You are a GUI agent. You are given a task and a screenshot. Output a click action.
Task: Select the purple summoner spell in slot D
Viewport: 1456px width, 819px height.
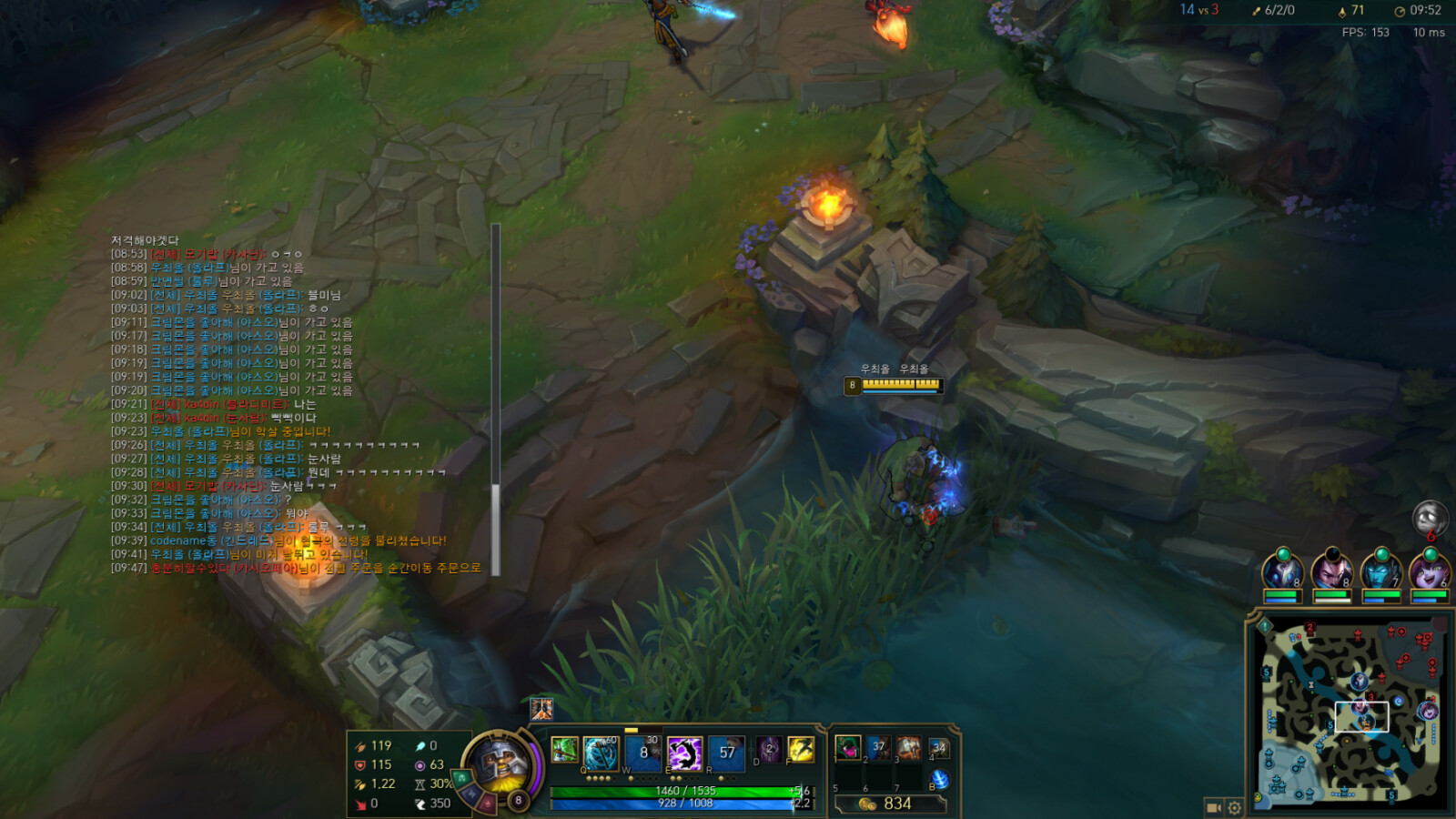[769, 750]
